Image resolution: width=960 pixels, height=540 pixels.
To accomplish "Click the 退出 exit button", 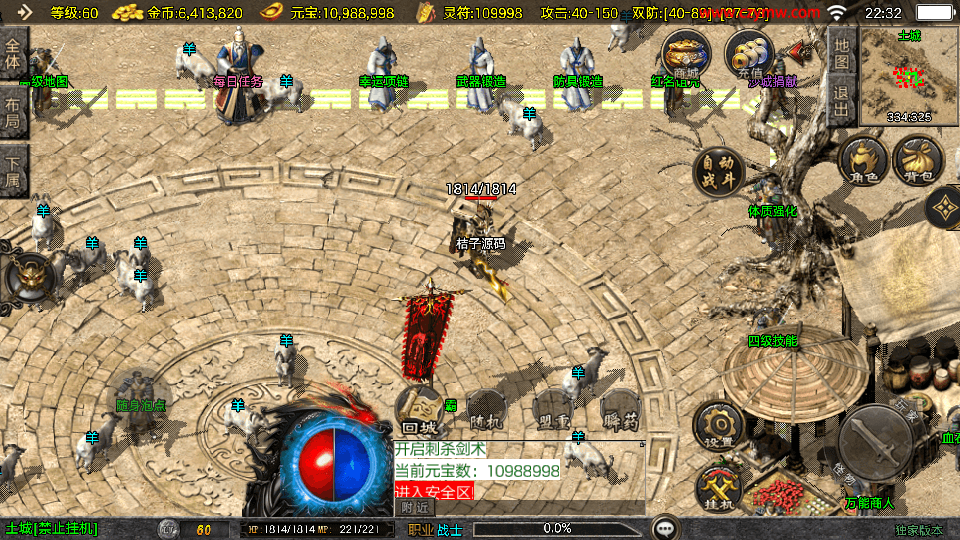I will point(842,101).
